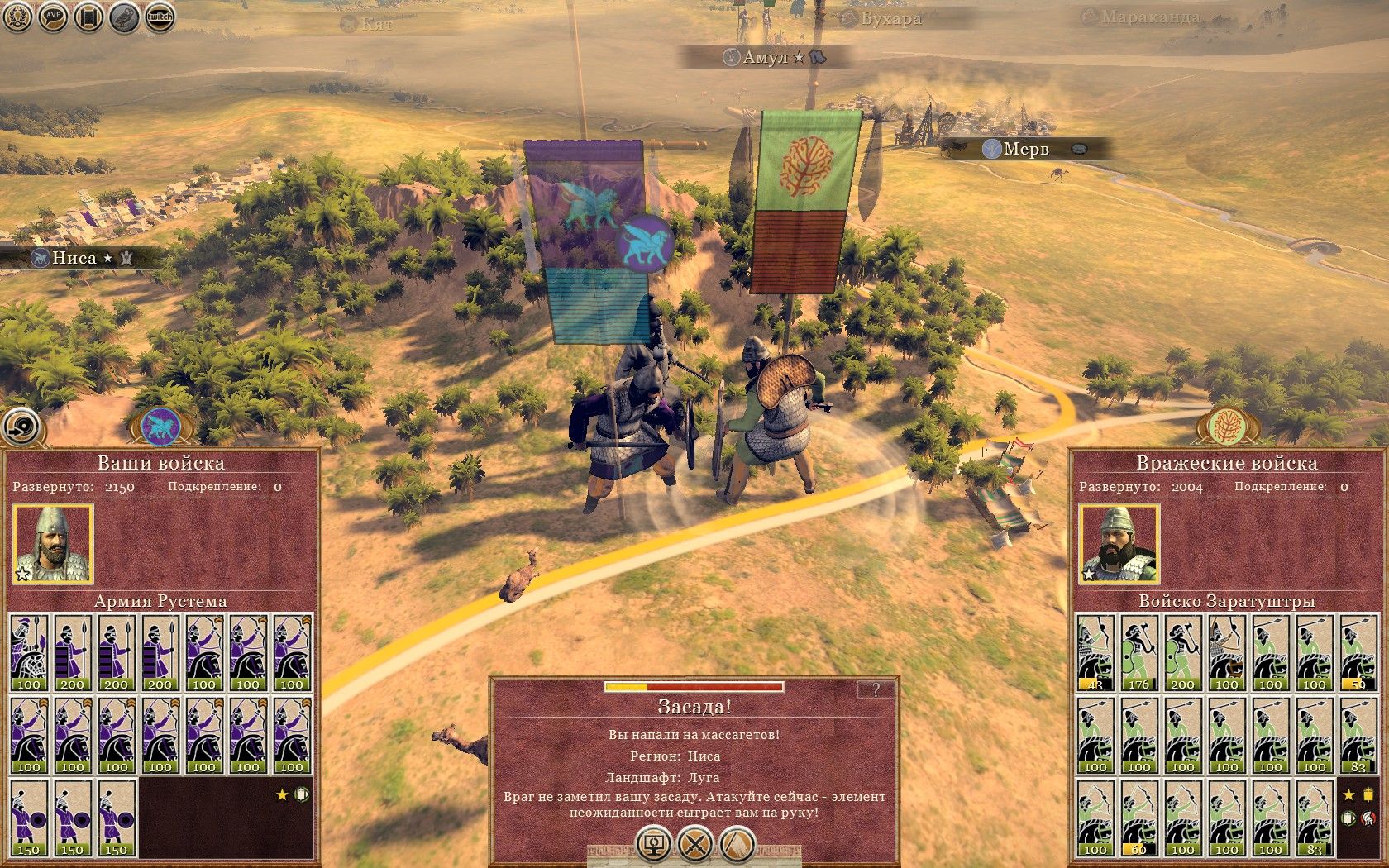Choose auto-resolve battle button
This screenshot has width=1389, height=868.
[x=653, y=845]
